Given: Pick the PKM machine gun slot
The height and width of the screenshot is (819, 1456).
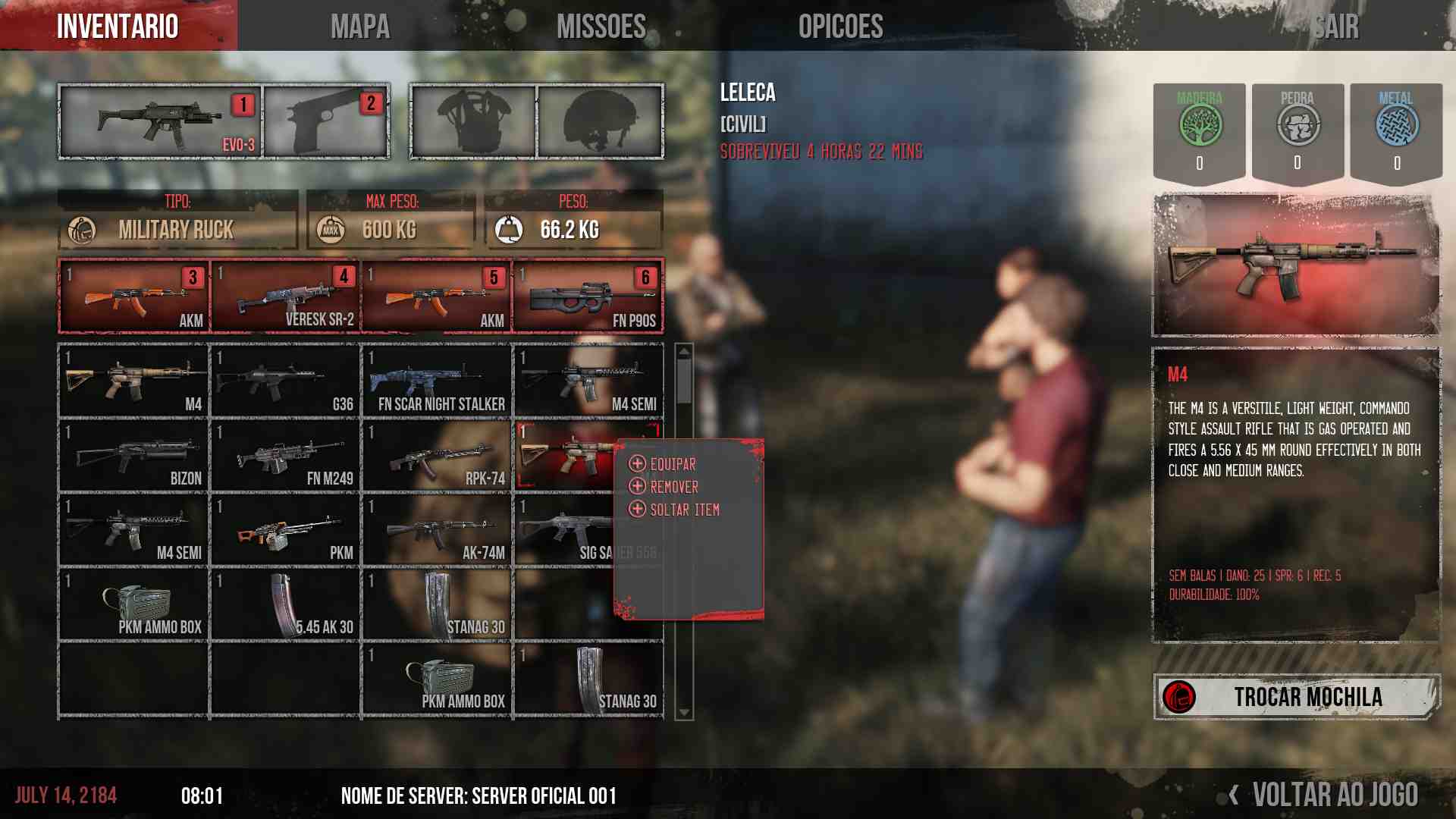Looking at the screenshot, I should (285, 529).
